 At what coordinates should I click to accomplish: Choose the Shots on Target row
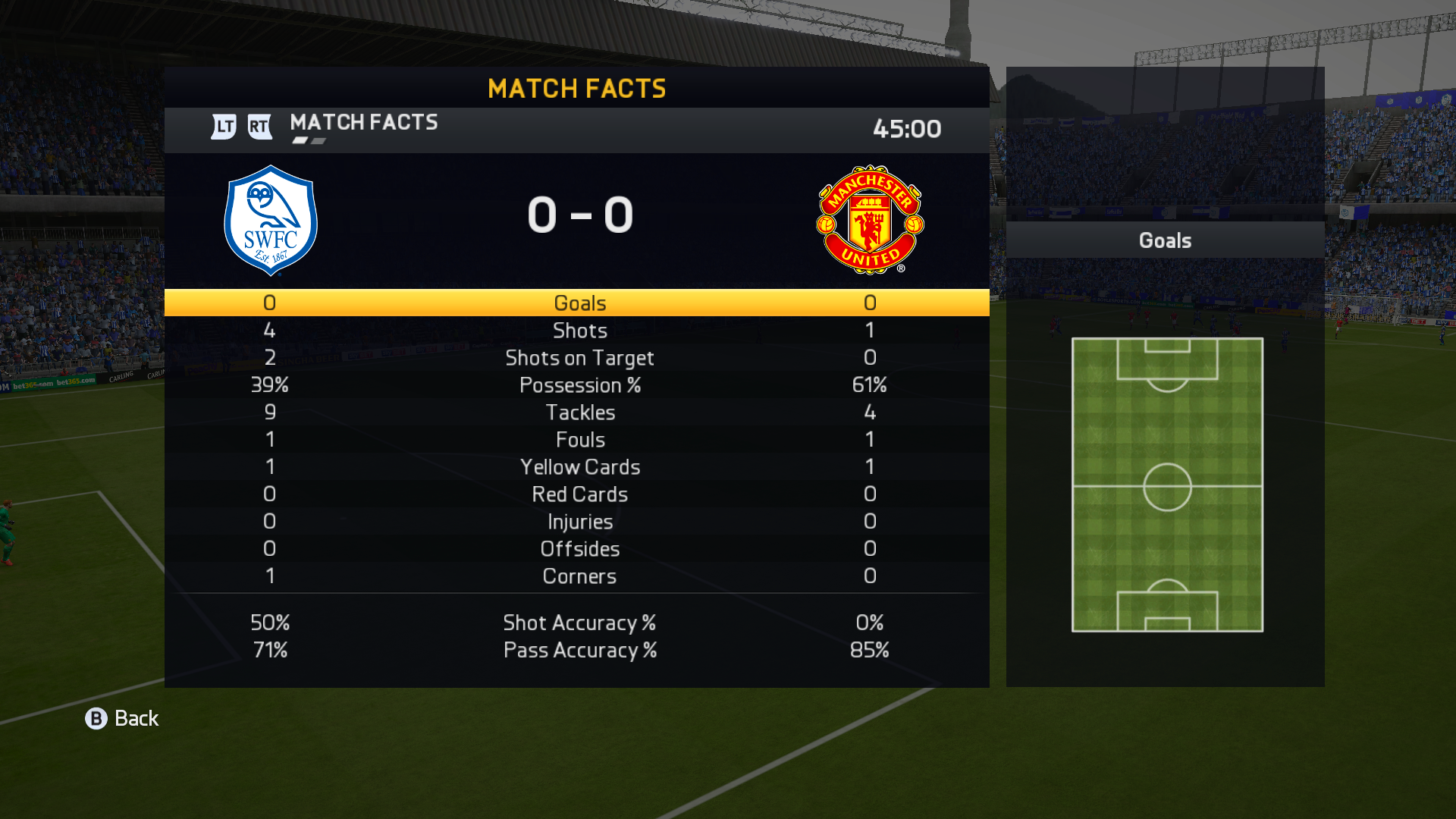point(579,358)
